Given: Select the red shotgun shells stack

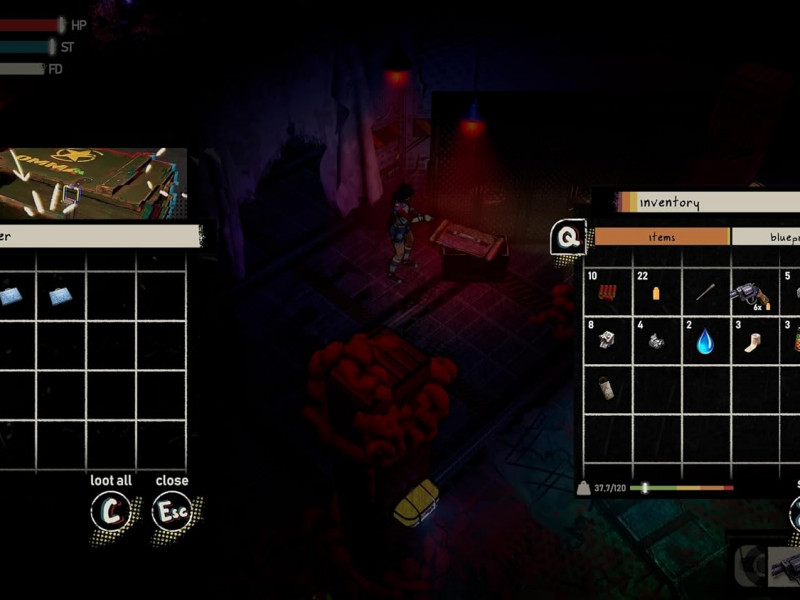Looking at the screenshot, I should pyautogui.click(x=608, y=292).
